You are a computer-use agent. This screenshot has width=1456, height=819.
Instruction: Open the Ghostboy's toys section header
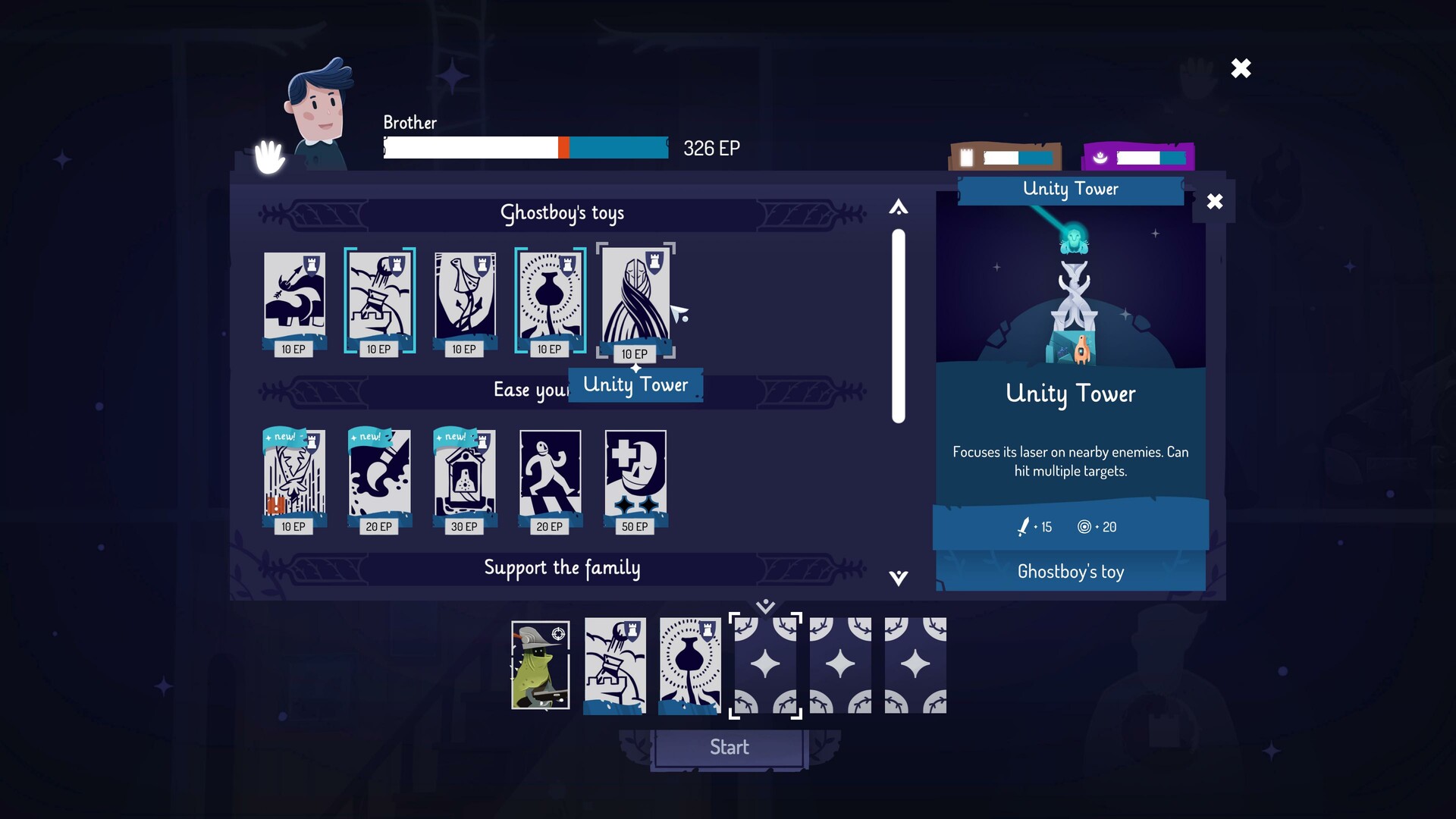pyautogui.click(x=563, y=213)
